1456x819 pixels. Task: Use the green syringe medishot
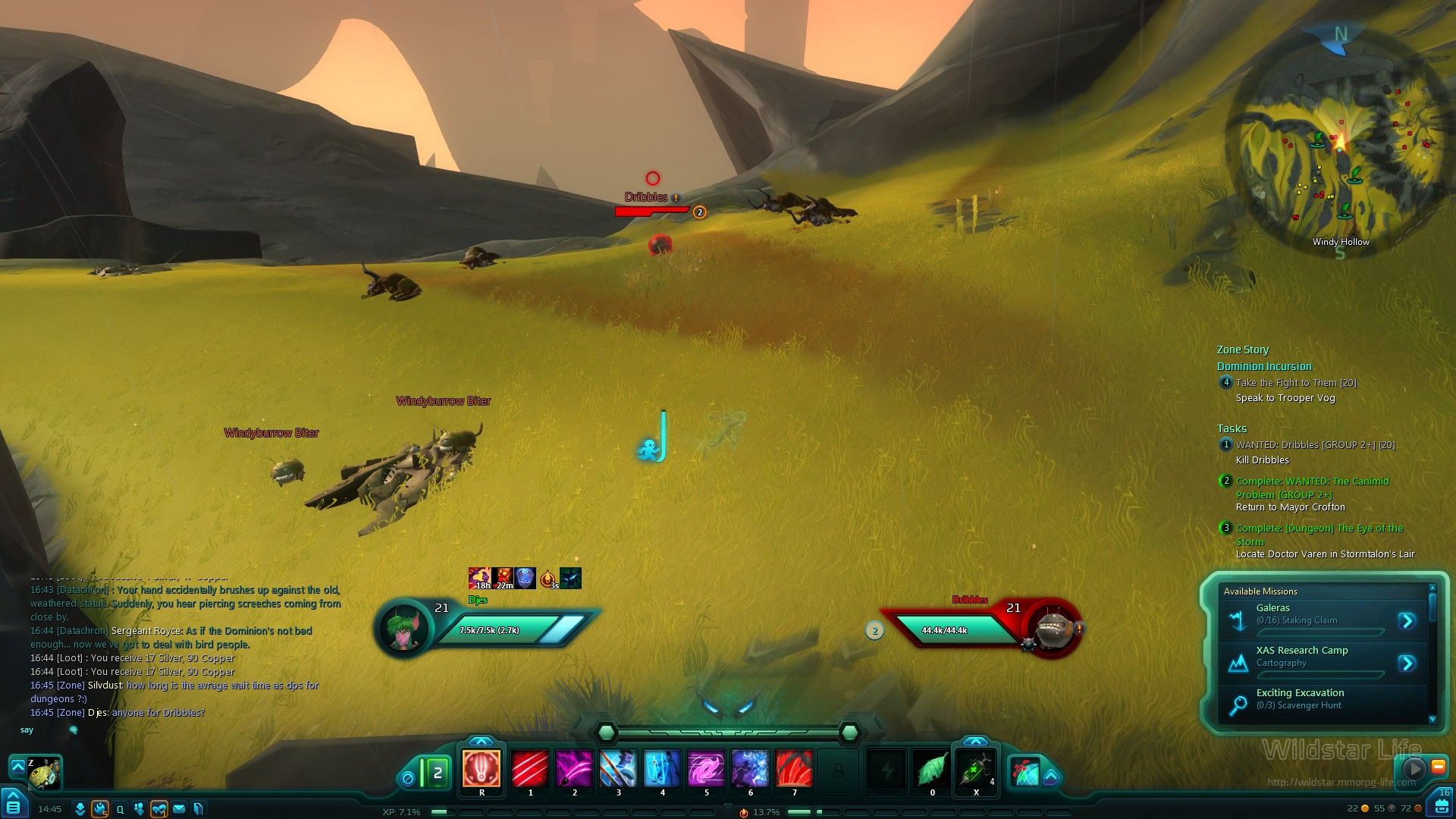pos(976,770)
